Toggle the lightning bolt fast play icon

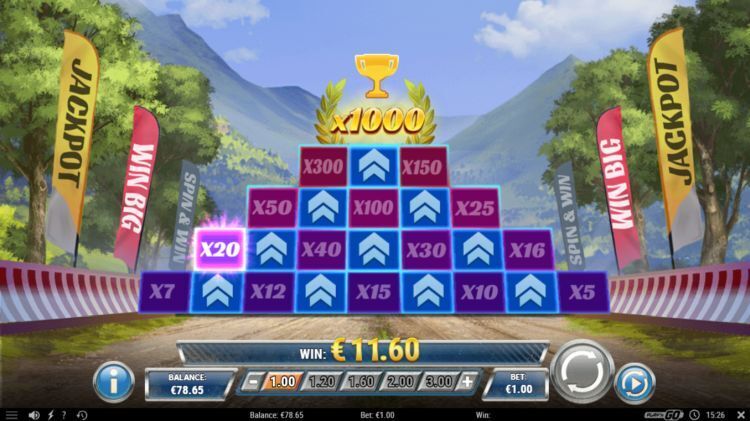[49, 414]
